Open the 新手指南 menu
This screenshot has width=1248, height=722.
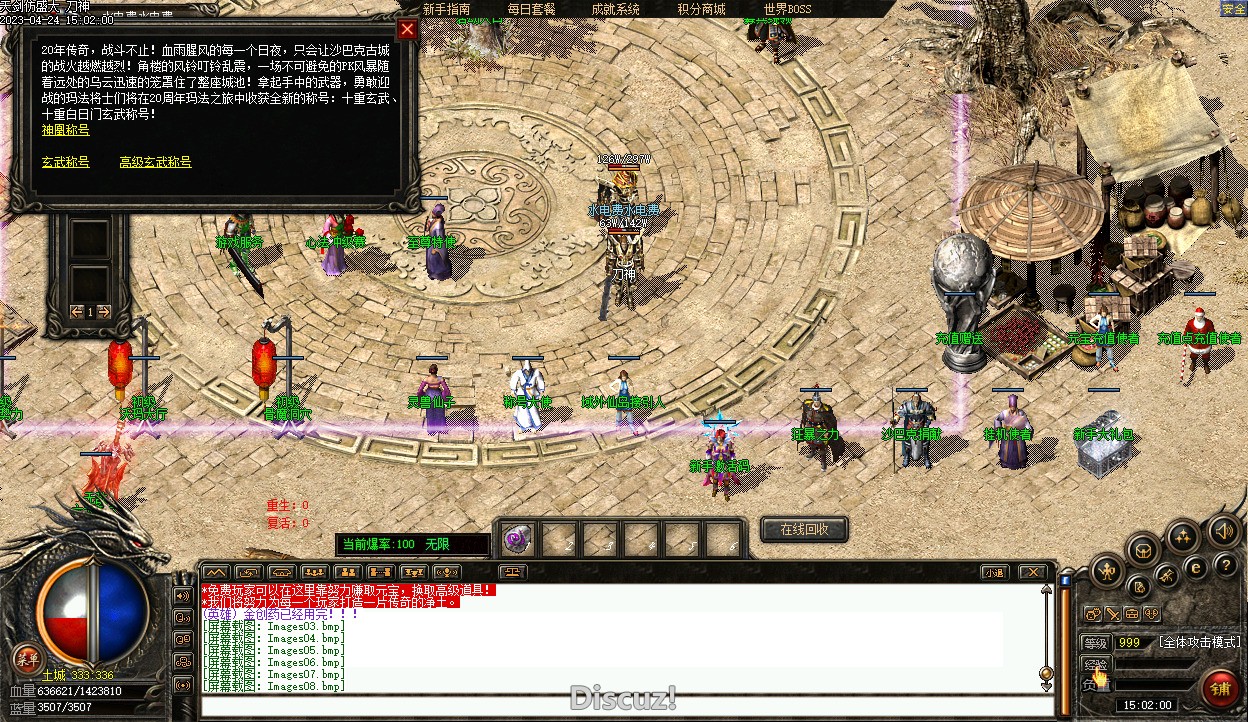(x=446, y=9)
